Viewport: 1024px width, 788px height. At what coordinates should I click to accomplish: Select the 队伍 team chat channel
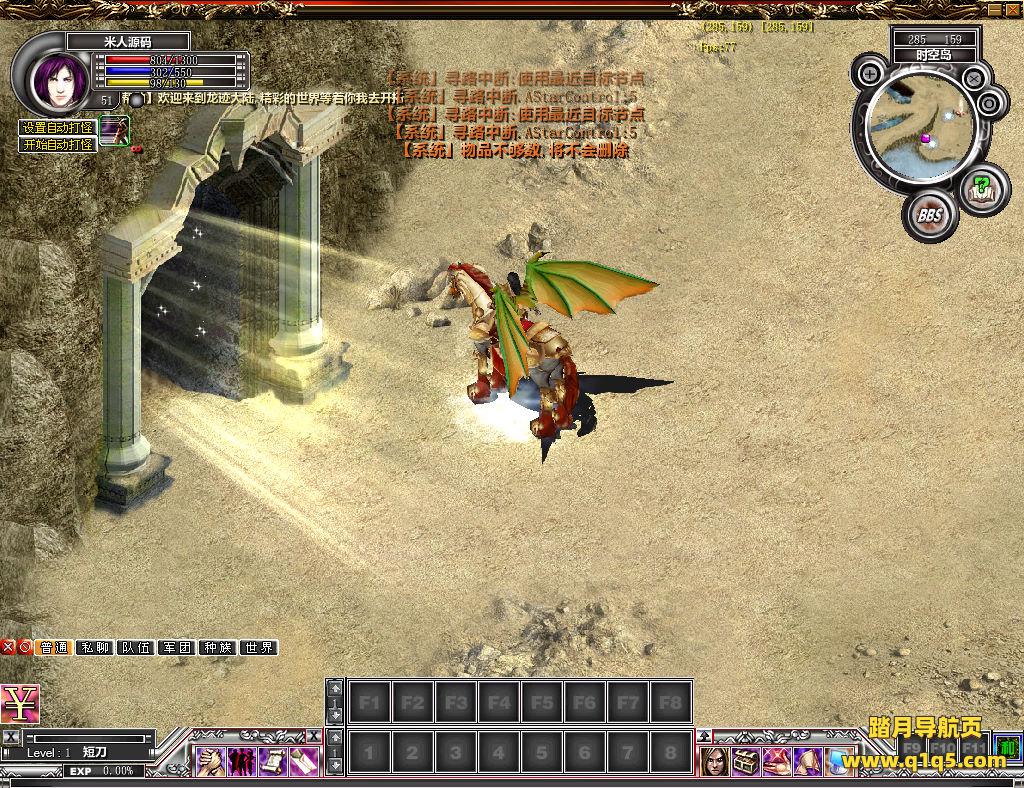(136, 648)
